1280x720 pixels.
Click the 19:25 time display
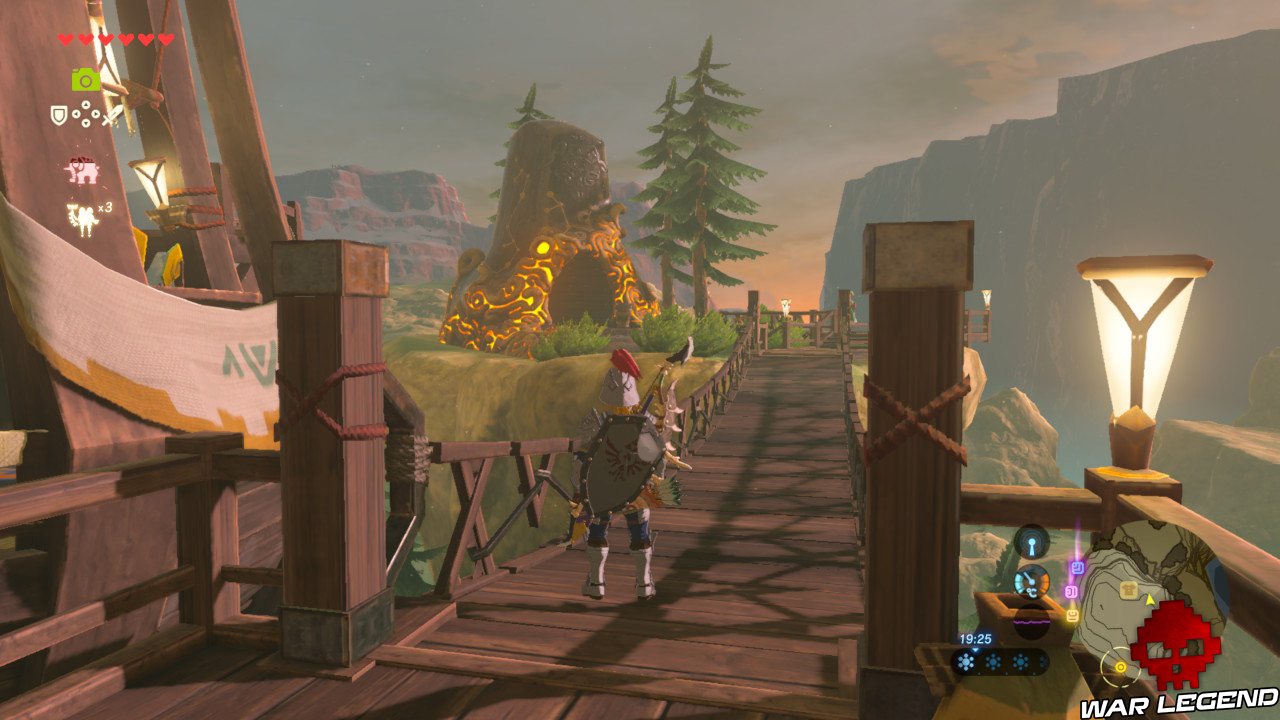(x=976, y=639)
